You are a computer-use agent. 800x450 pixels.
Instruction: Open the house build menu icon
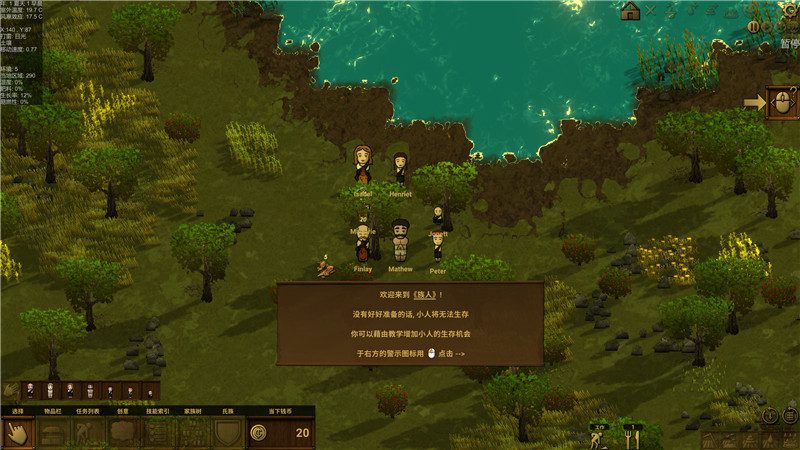point(630,11)
